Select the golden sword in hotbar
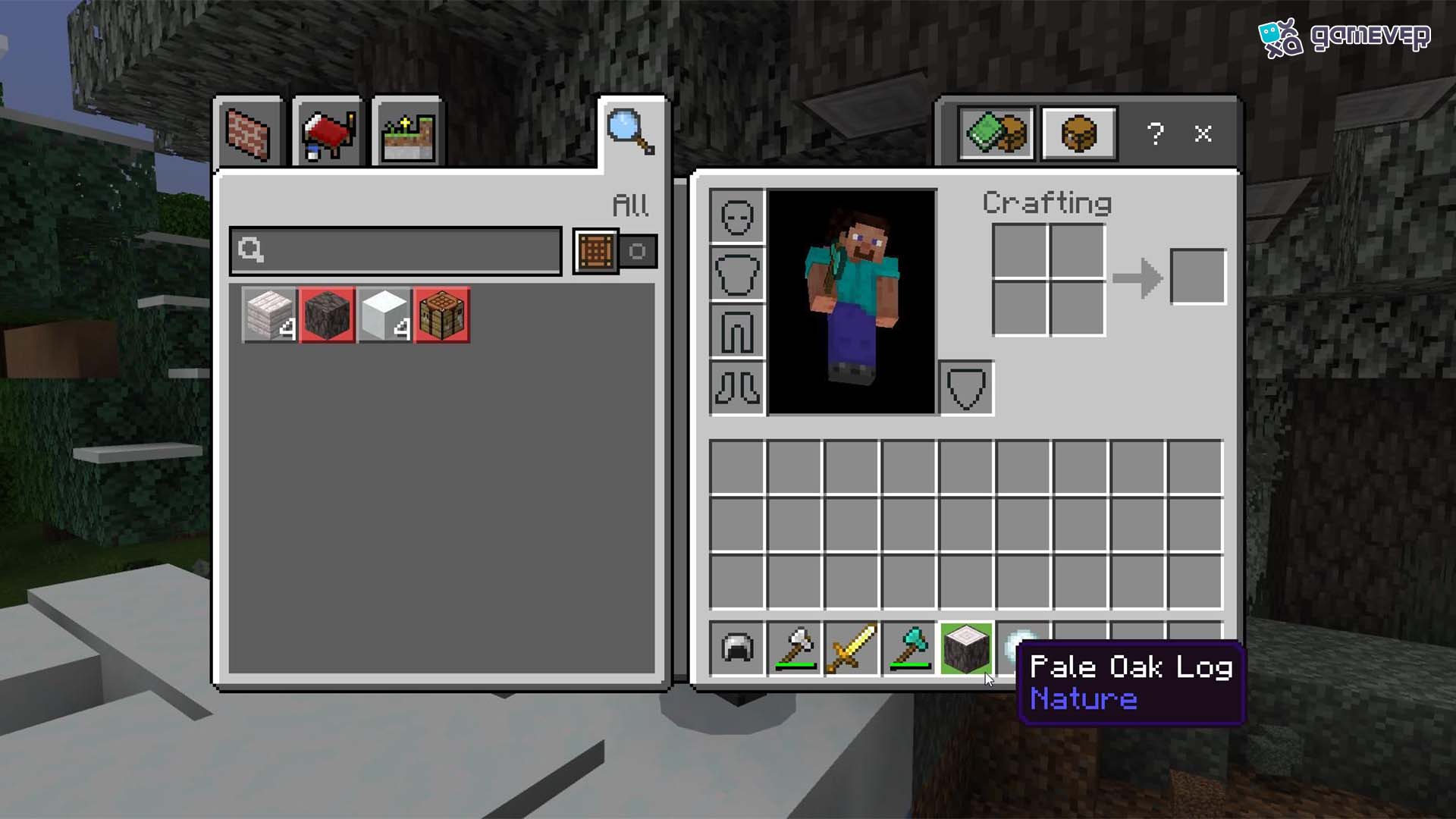Image resolution: width=1456 pixels, height=819 pixels. pyautogui.click(x=852, y=648)
